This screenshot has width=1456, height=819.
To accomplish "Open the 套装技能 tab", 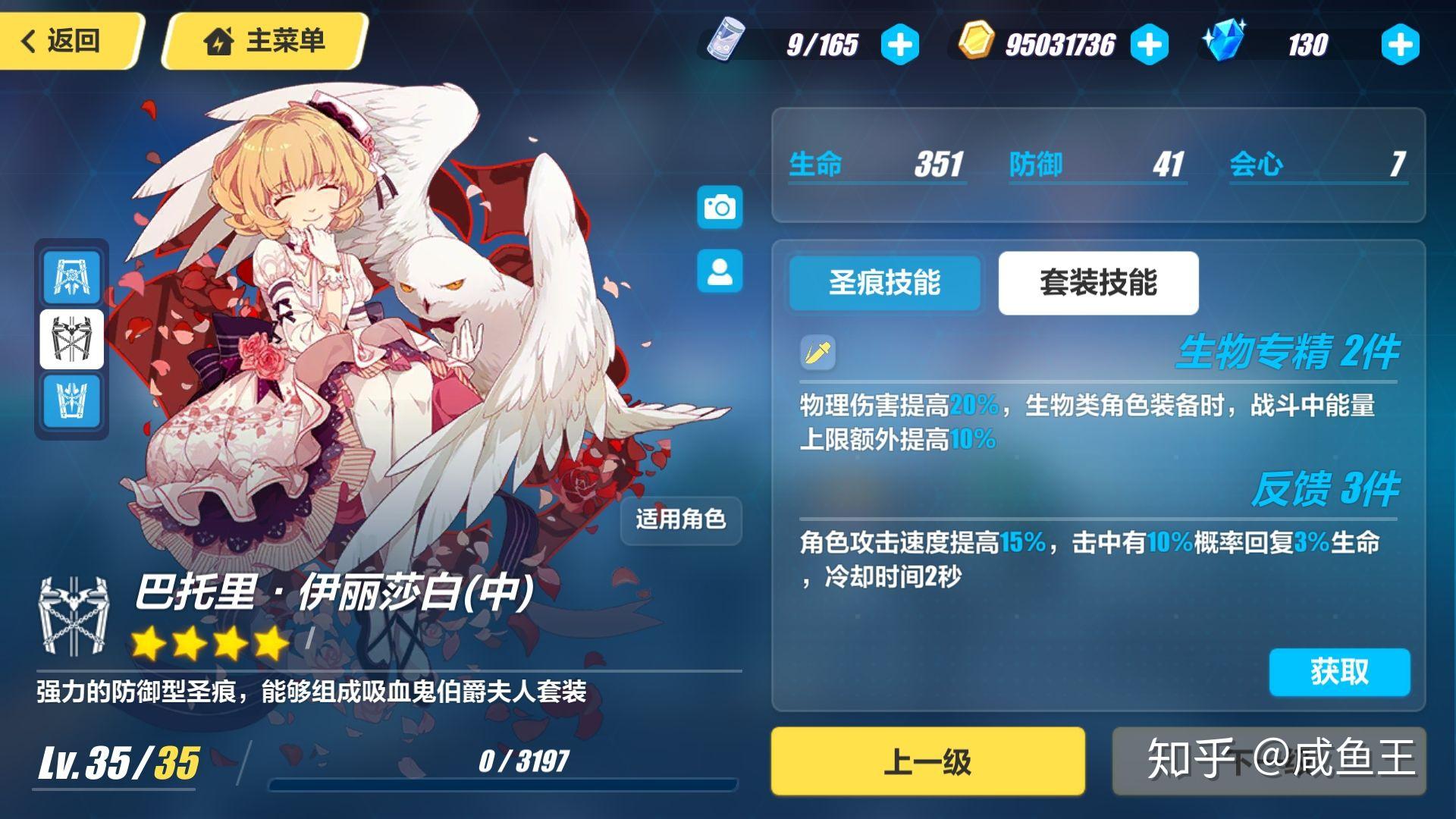I will 1097,281.
